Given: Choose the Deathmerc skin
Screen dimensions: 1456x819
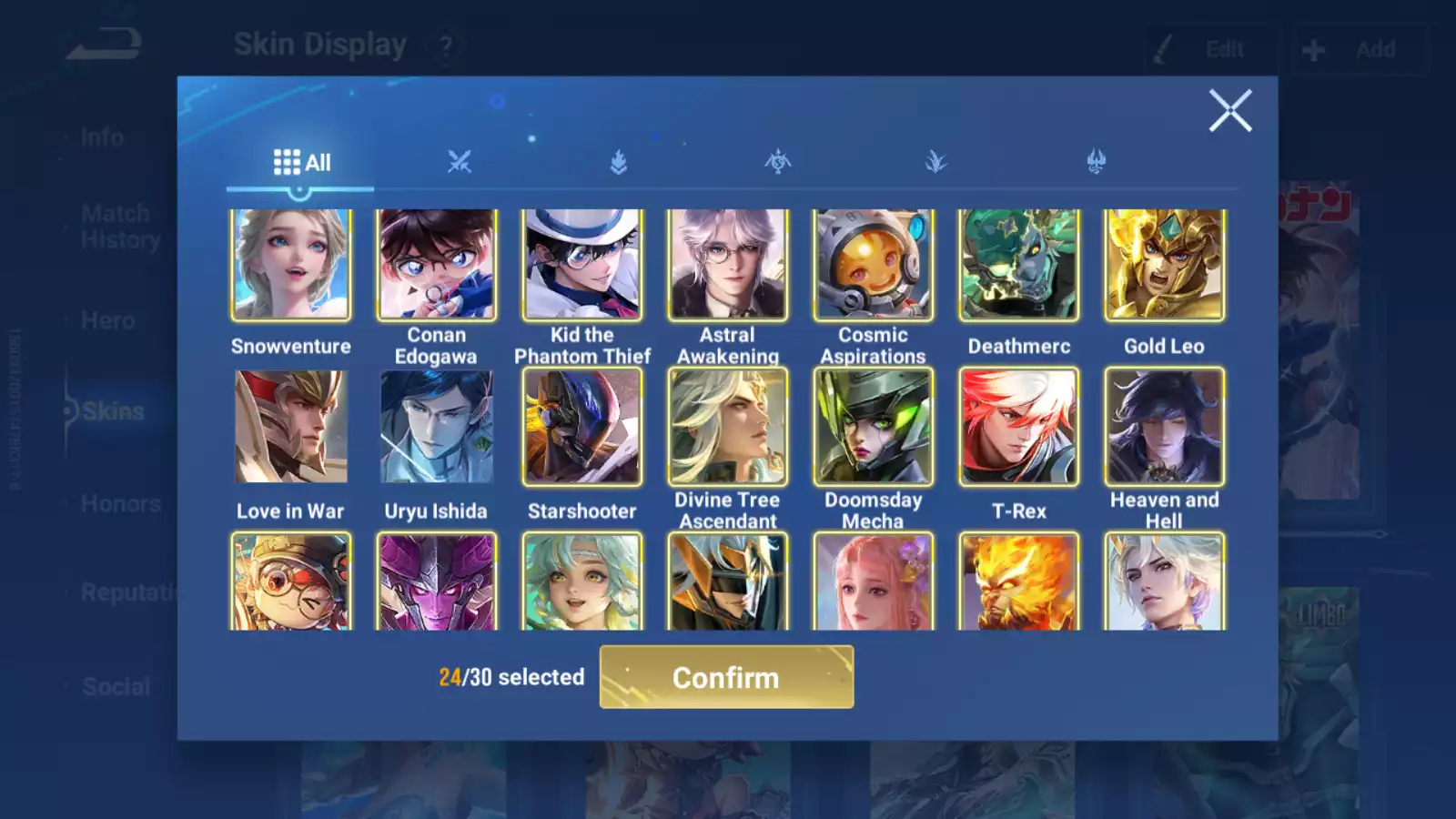Looking at the screenshot, I should tap(1019, 266).
